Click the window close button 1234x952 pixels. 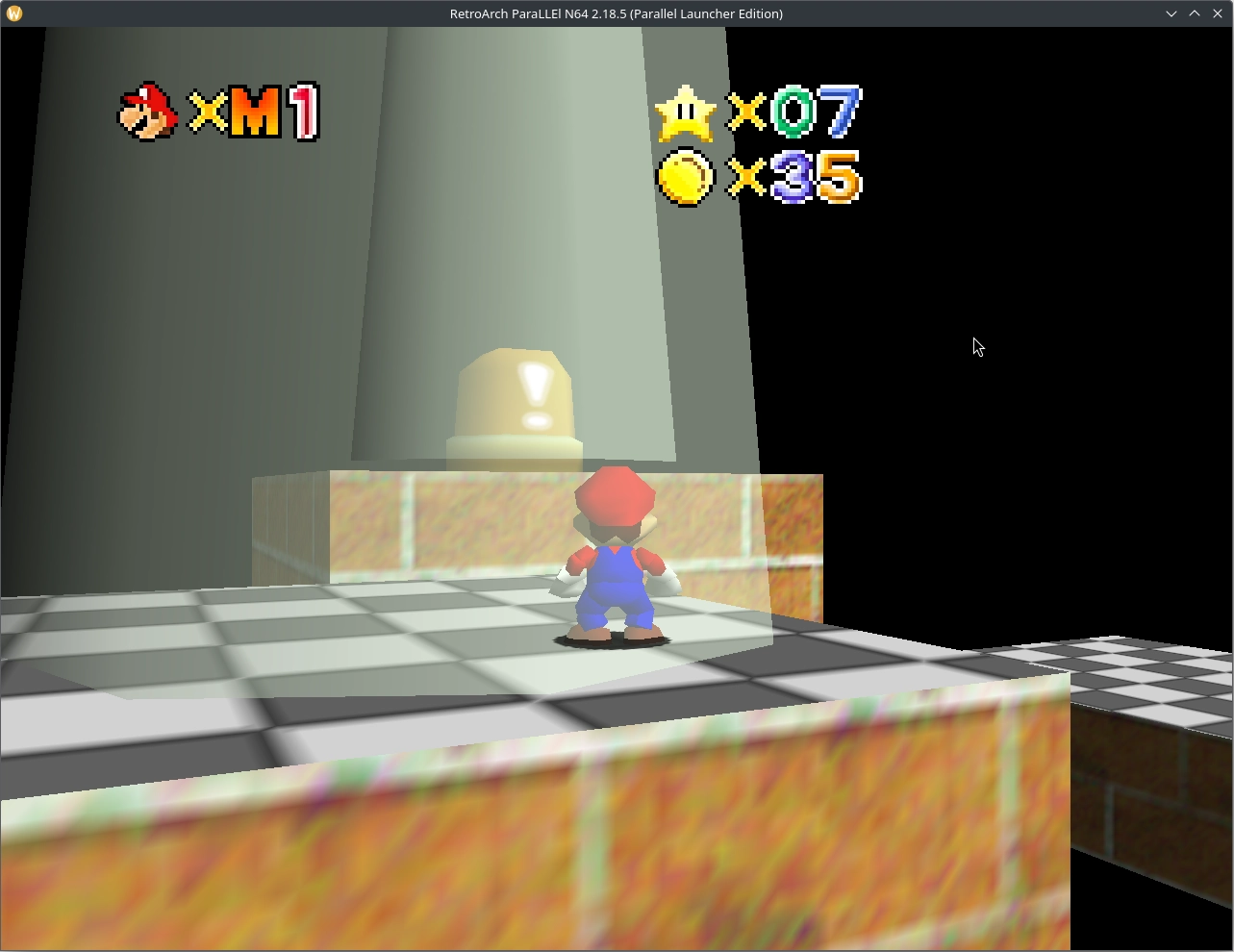point(1217,13)
